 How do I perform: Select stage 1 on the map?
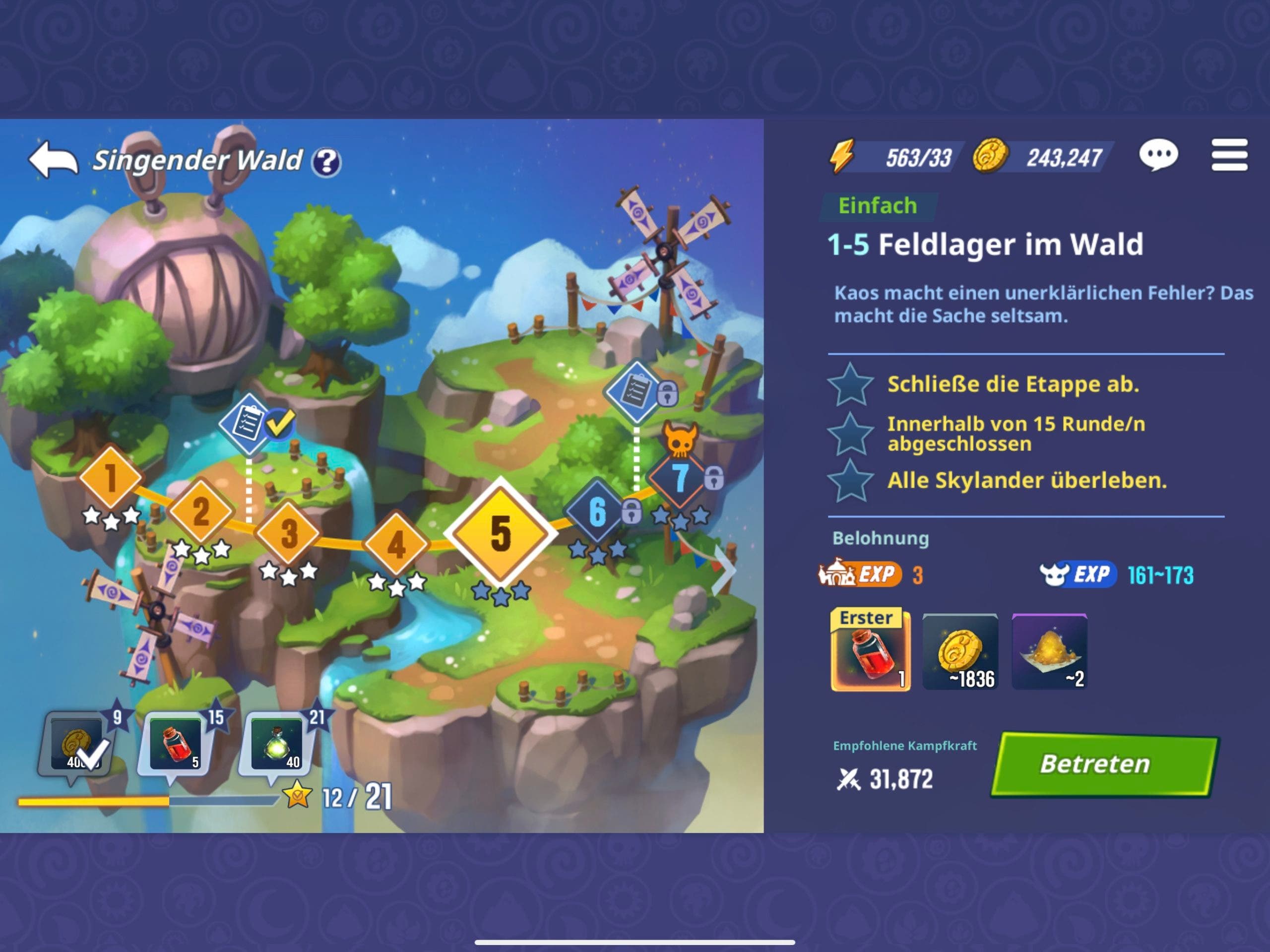pos(110,477)
